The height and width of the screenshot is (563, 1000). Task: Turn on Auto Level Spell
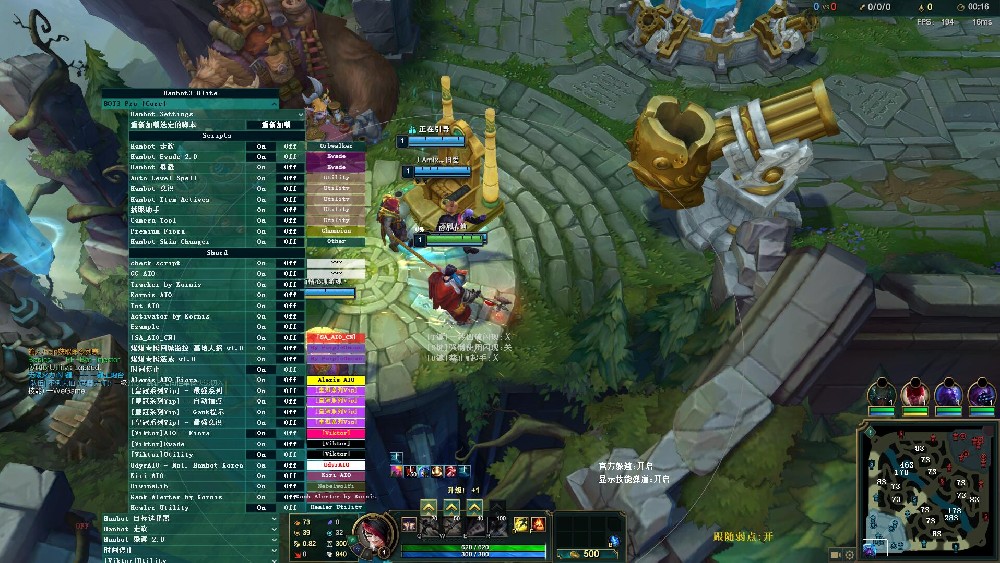tap(261, 178)
